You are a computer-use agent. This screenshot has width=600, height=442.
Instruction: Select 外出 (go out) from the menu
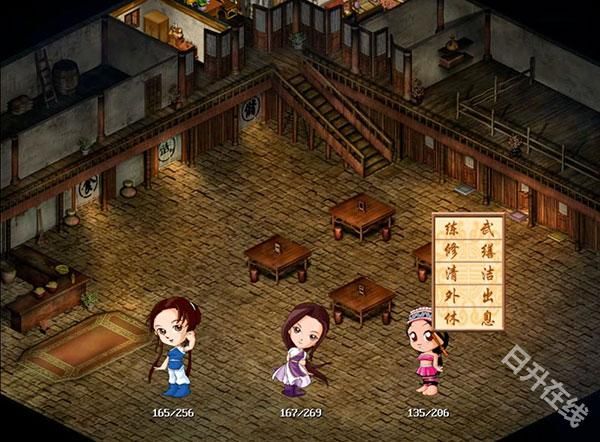[x=468, y=295]
